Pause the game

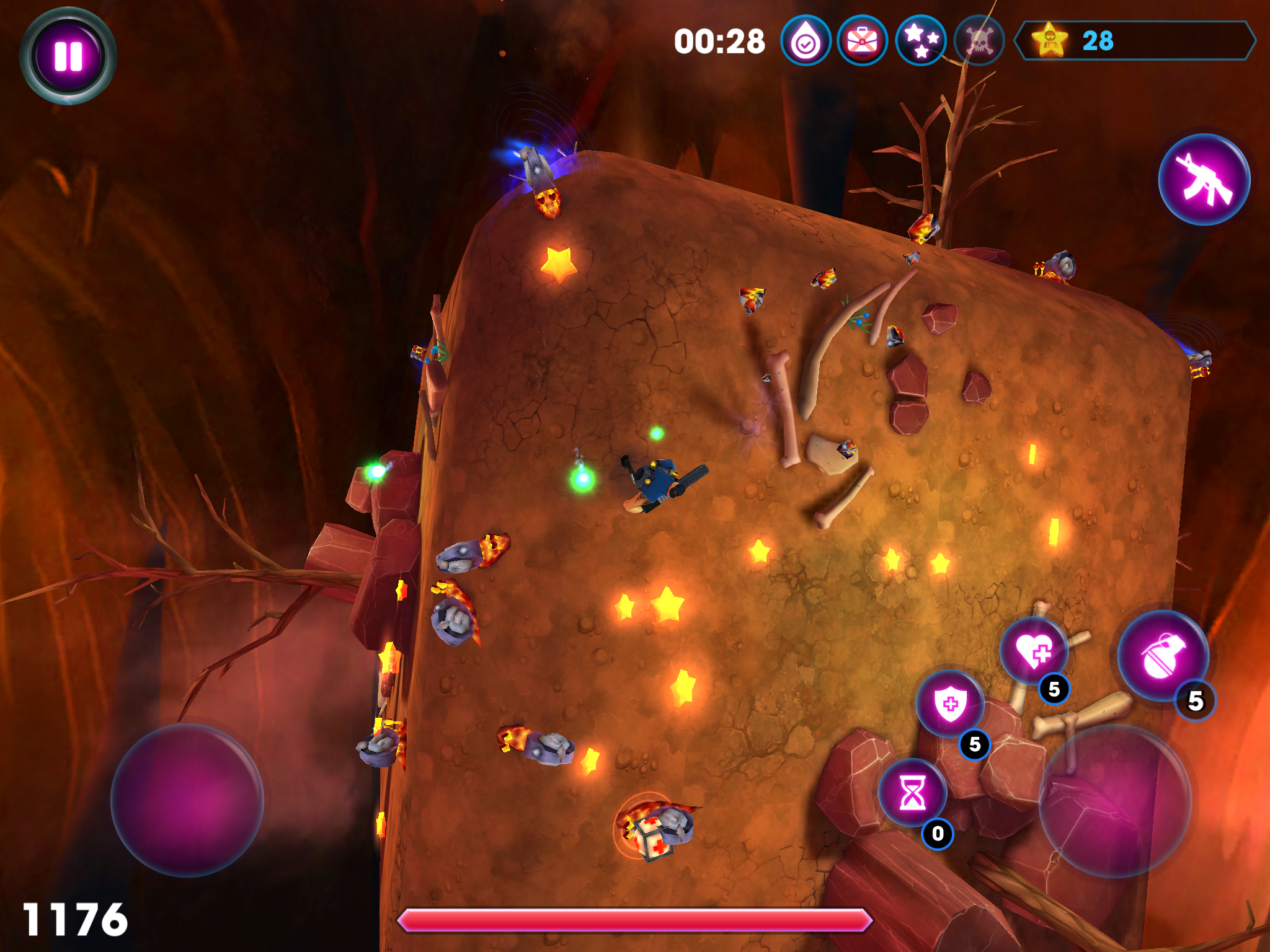68,55
